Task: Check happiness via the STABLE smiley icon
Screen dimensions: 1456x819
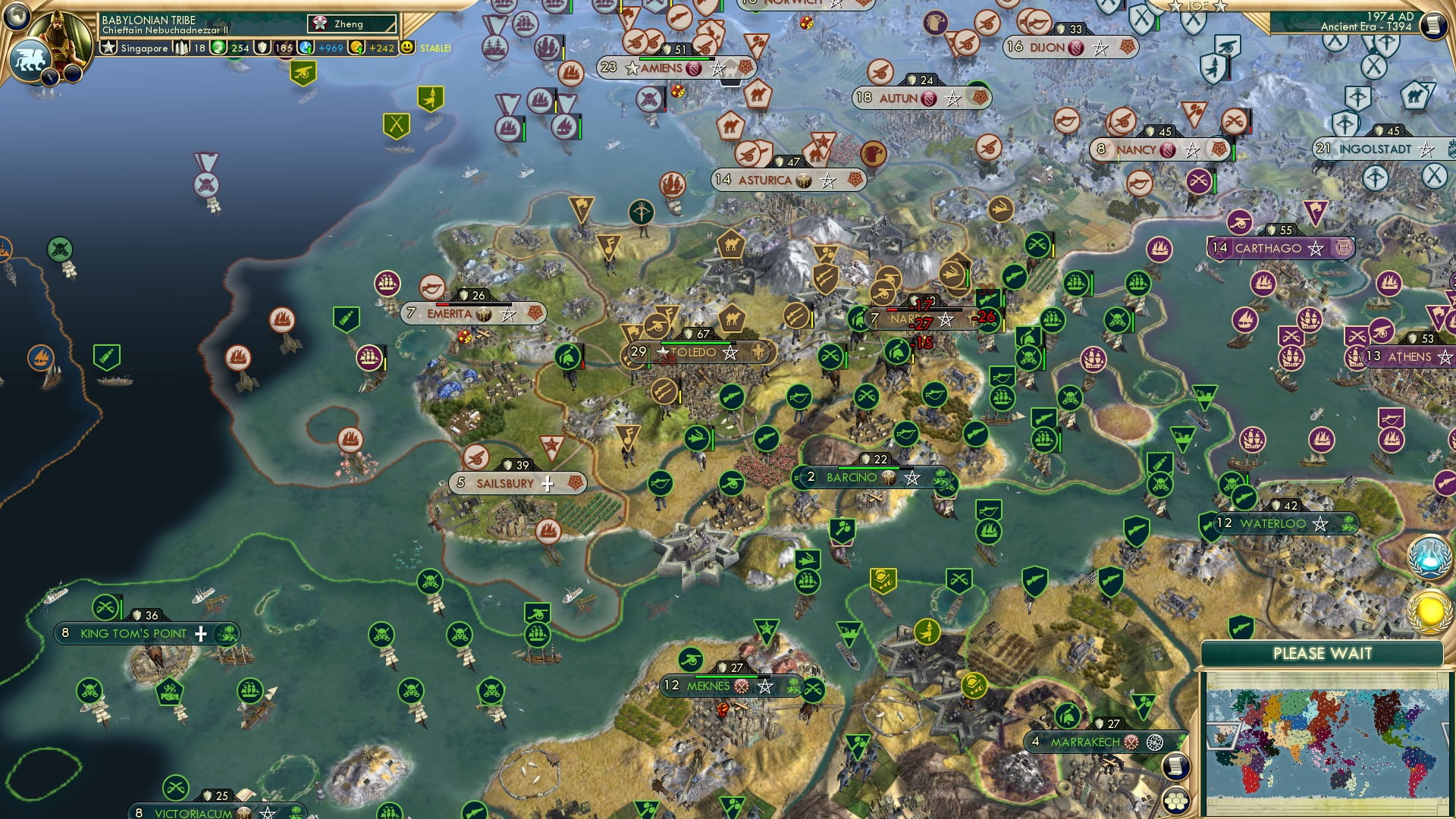Action: pyautogui.click(x=406, y=46)
